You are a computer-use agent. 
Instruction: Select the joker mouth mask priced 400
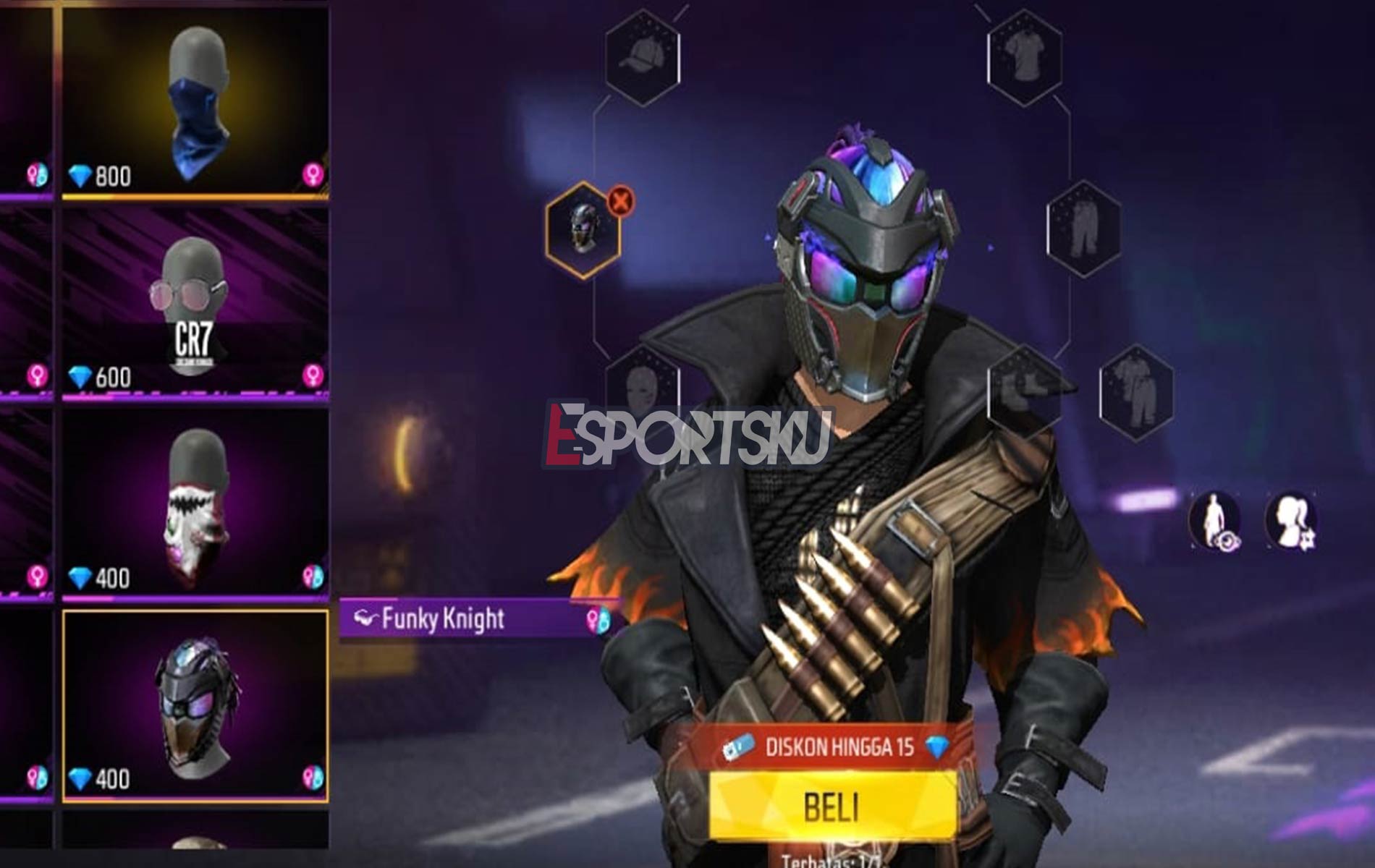coord(195,506)
